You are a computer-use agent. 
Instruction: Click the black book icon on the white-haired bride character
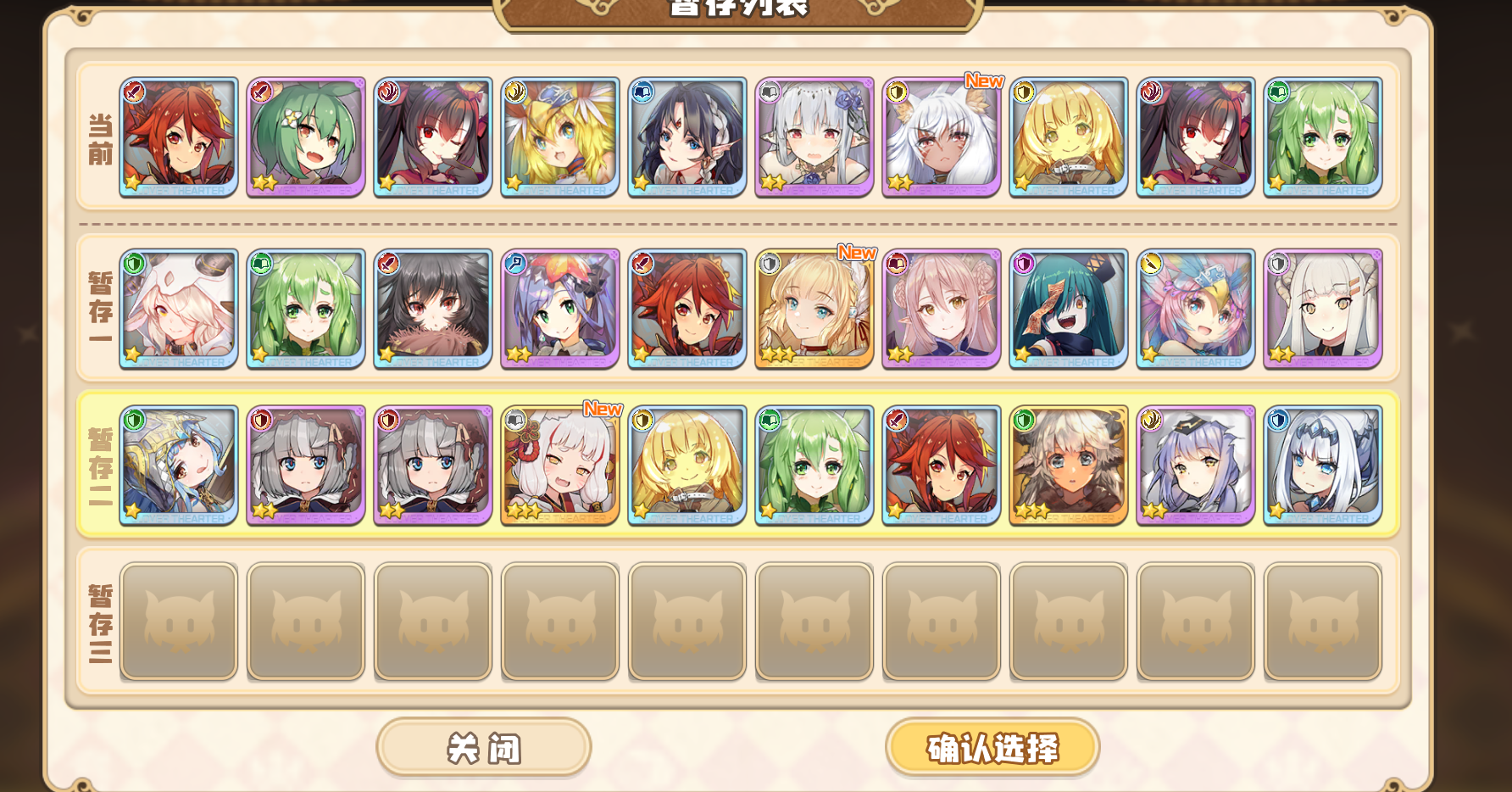point(768,90)
